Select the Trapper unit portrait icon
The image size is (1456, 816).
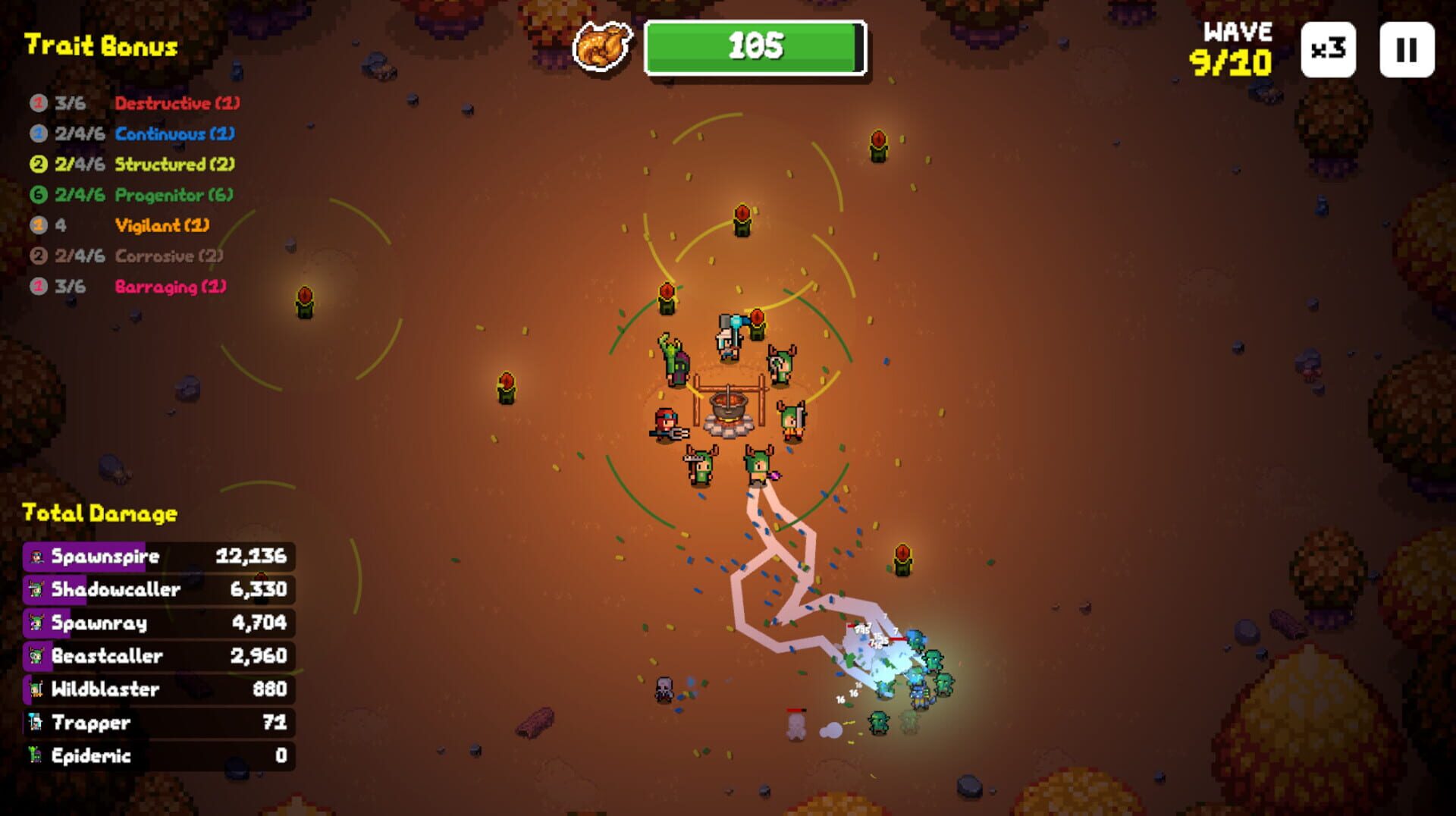coord(36,723)
